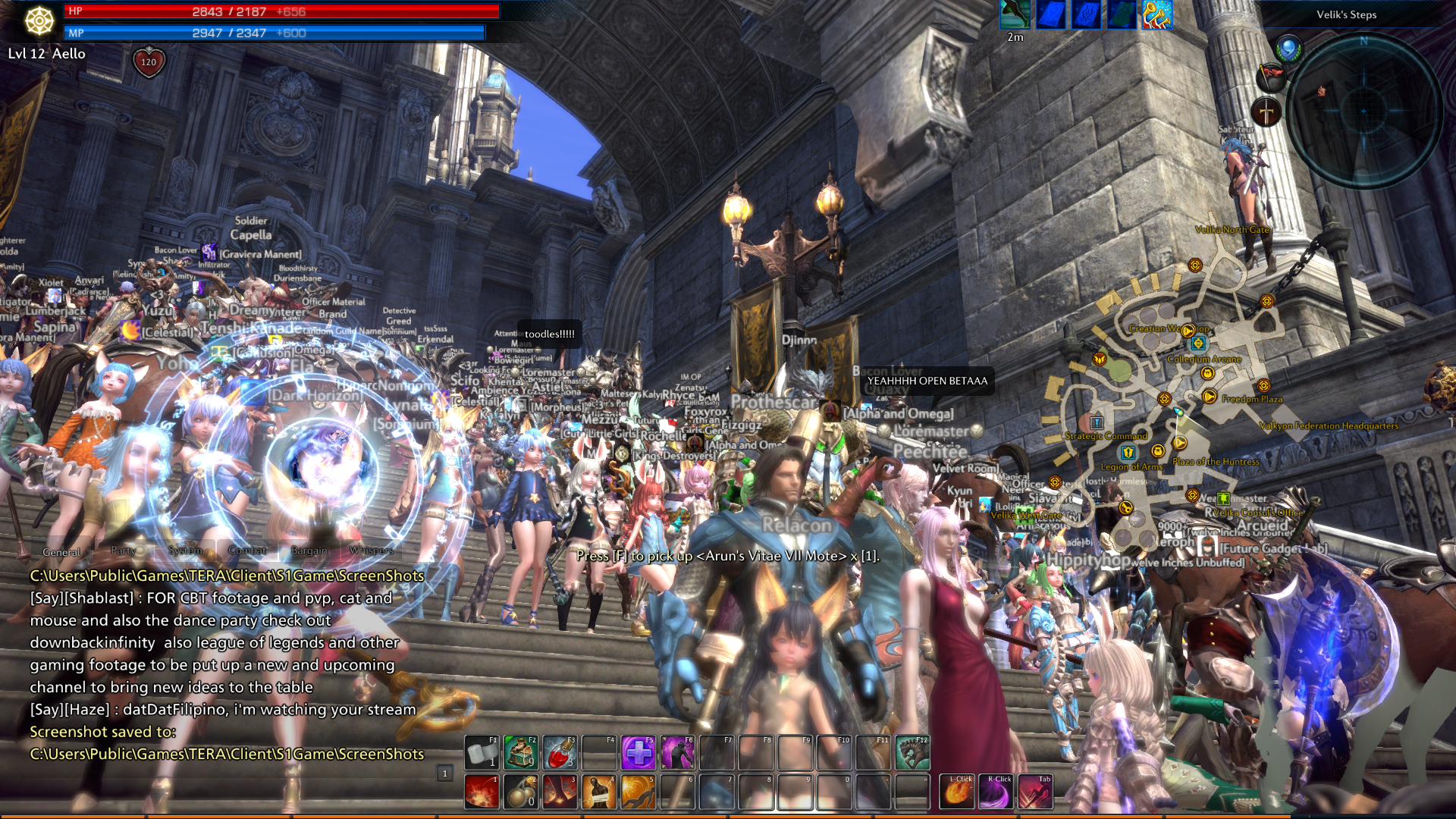1456x819 pixels.
Task: Use the round bombs item in slot 2
Action: pos(521,792)
